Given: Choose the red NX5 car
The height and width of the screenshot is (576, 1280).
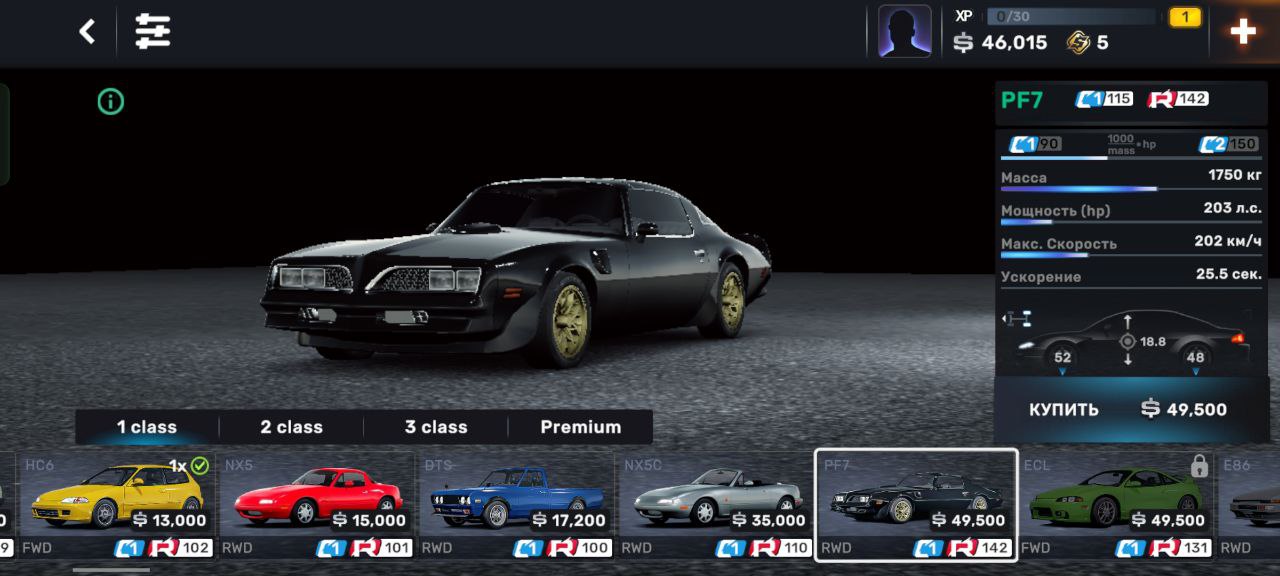Looking at the screenshot, I should (316, 505).
